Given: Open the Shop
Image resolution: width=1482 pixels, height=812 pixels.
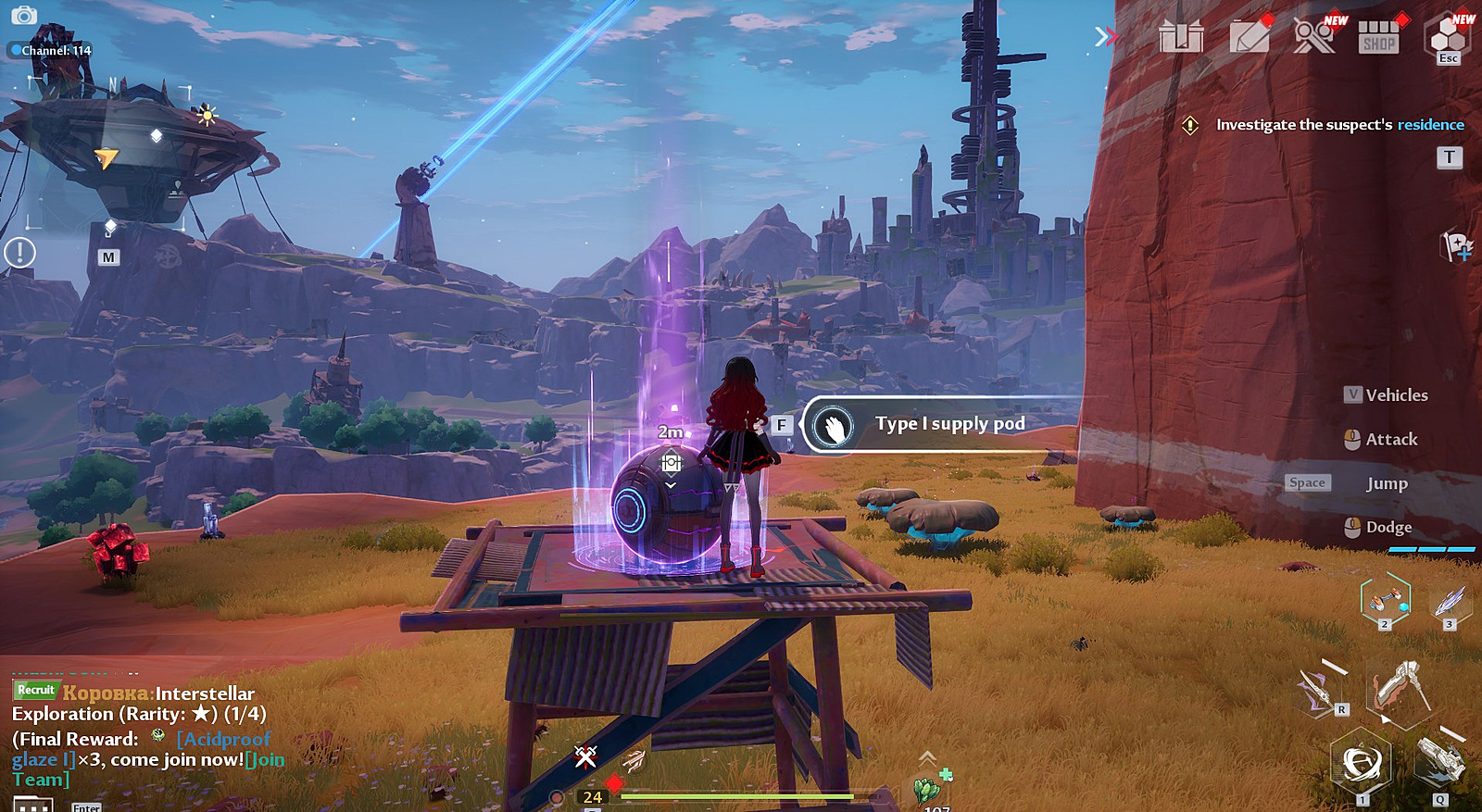Looking at the screenshot, I should (1378, 38).
